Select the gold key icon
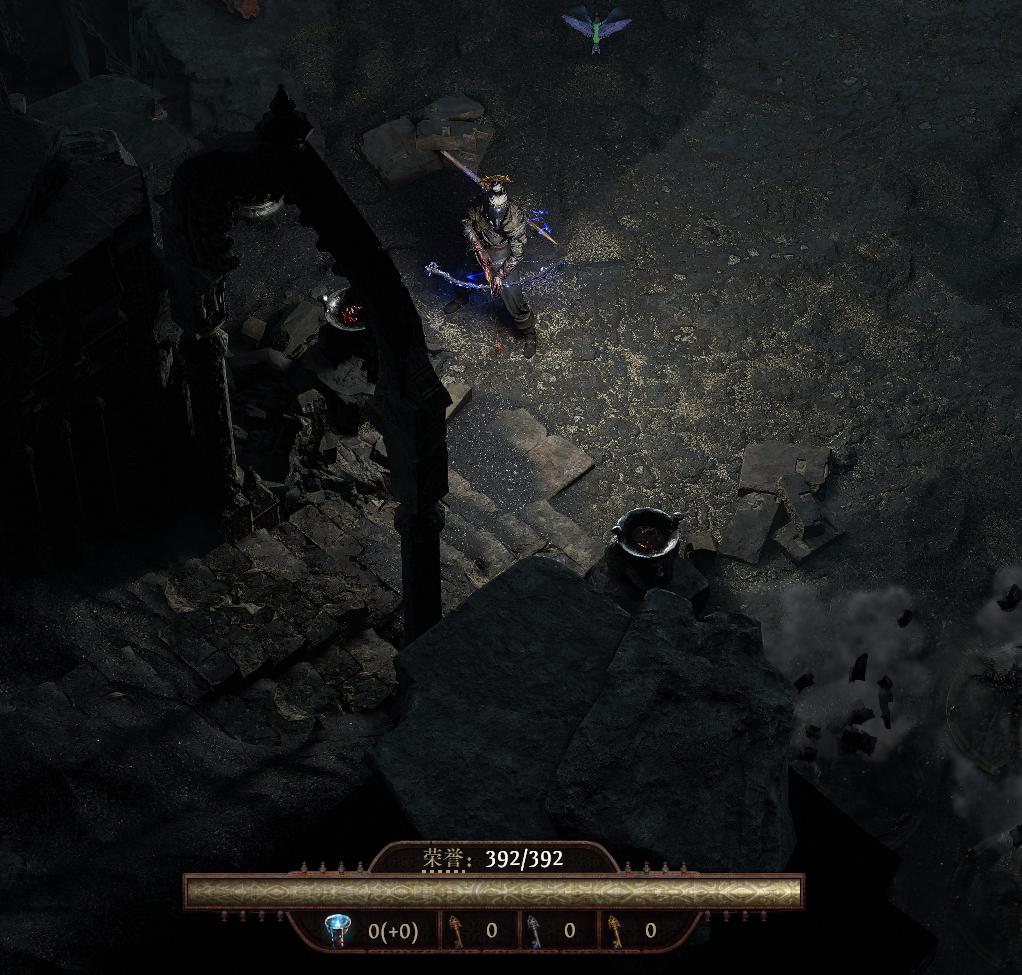 click(x=615, y=931)
